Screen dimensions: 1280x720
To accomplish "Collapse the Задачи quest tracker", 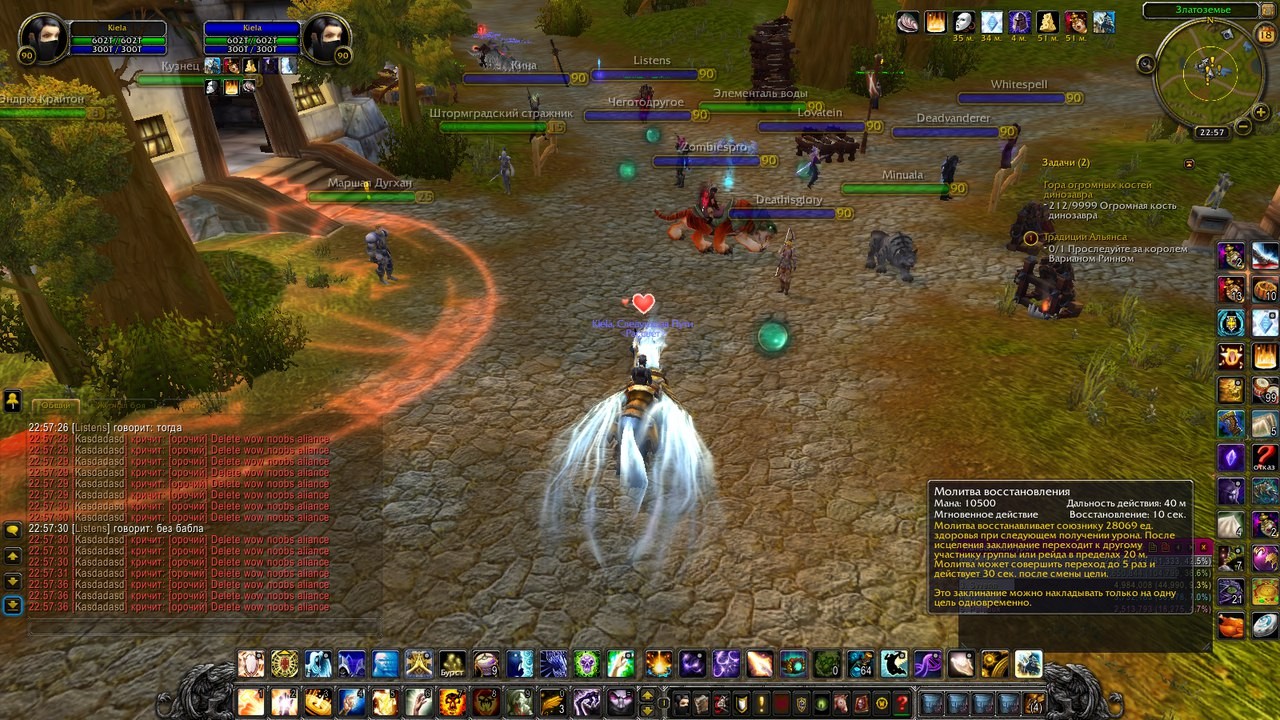I will pyautogui.click(x=1189, y=163).
